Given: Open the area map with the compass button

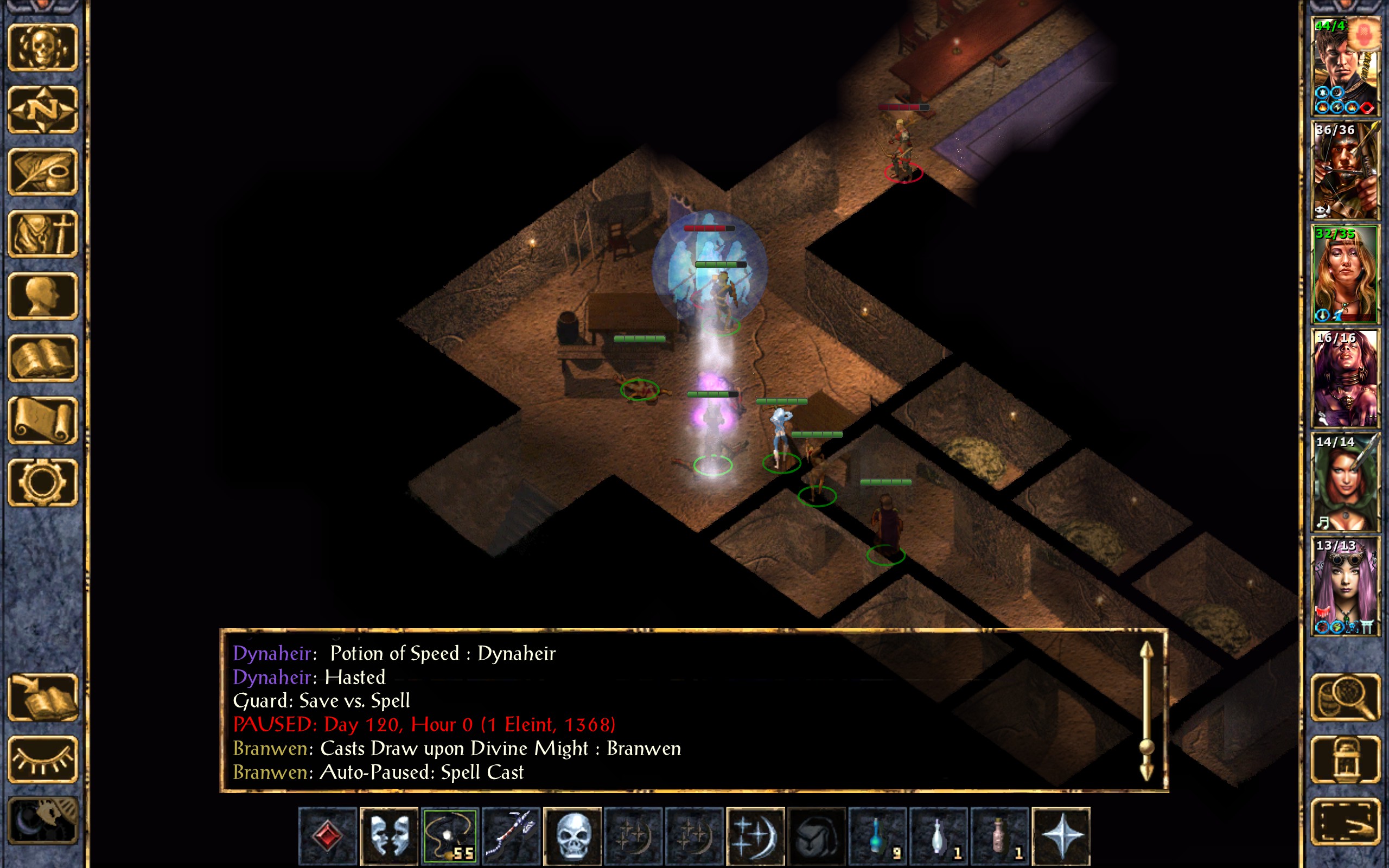Looking at the screenshot, I should 42,109.
